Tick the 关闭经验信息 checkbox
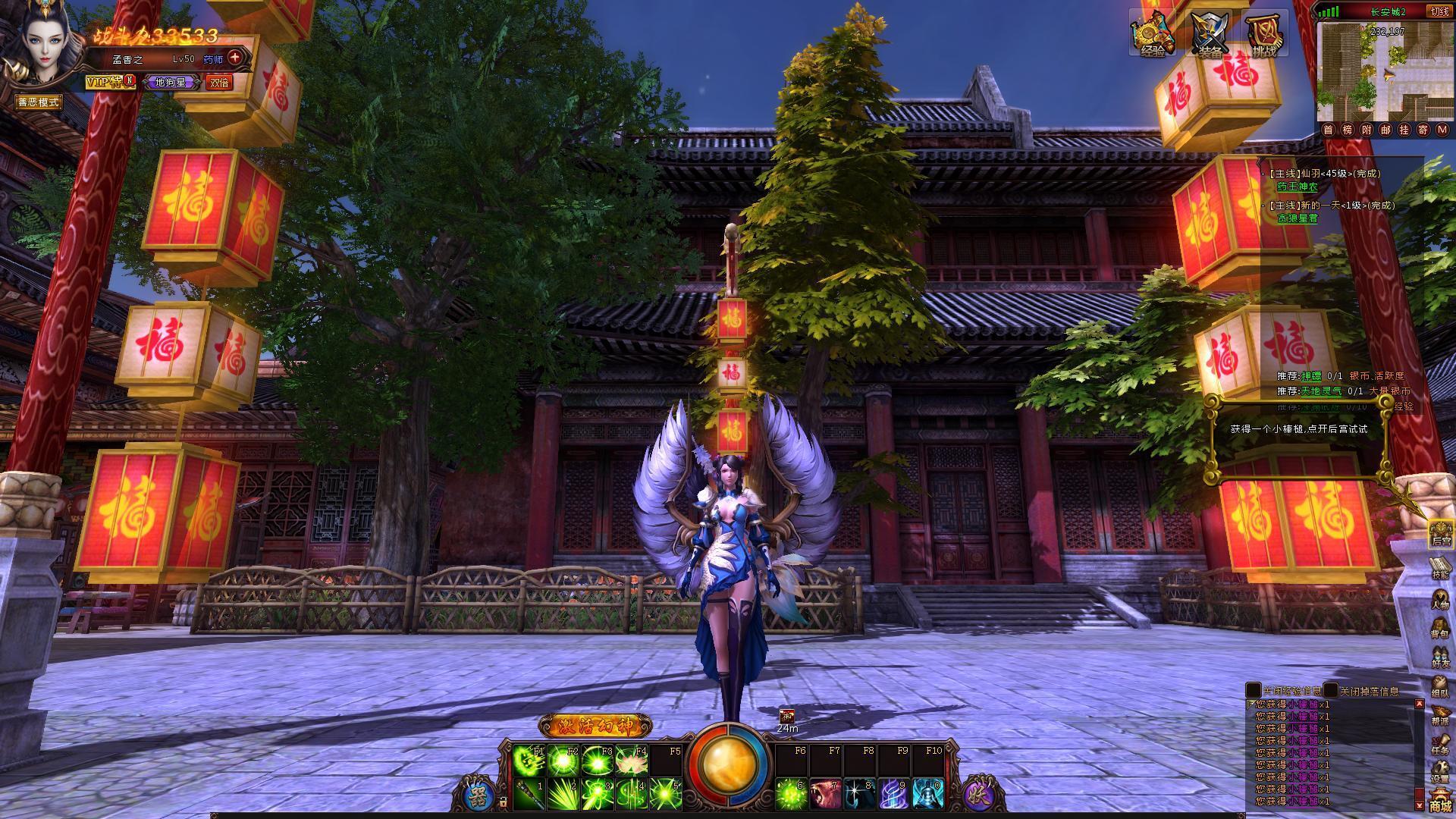This screenshot has height=819, width=1456. coord(1253,691)
